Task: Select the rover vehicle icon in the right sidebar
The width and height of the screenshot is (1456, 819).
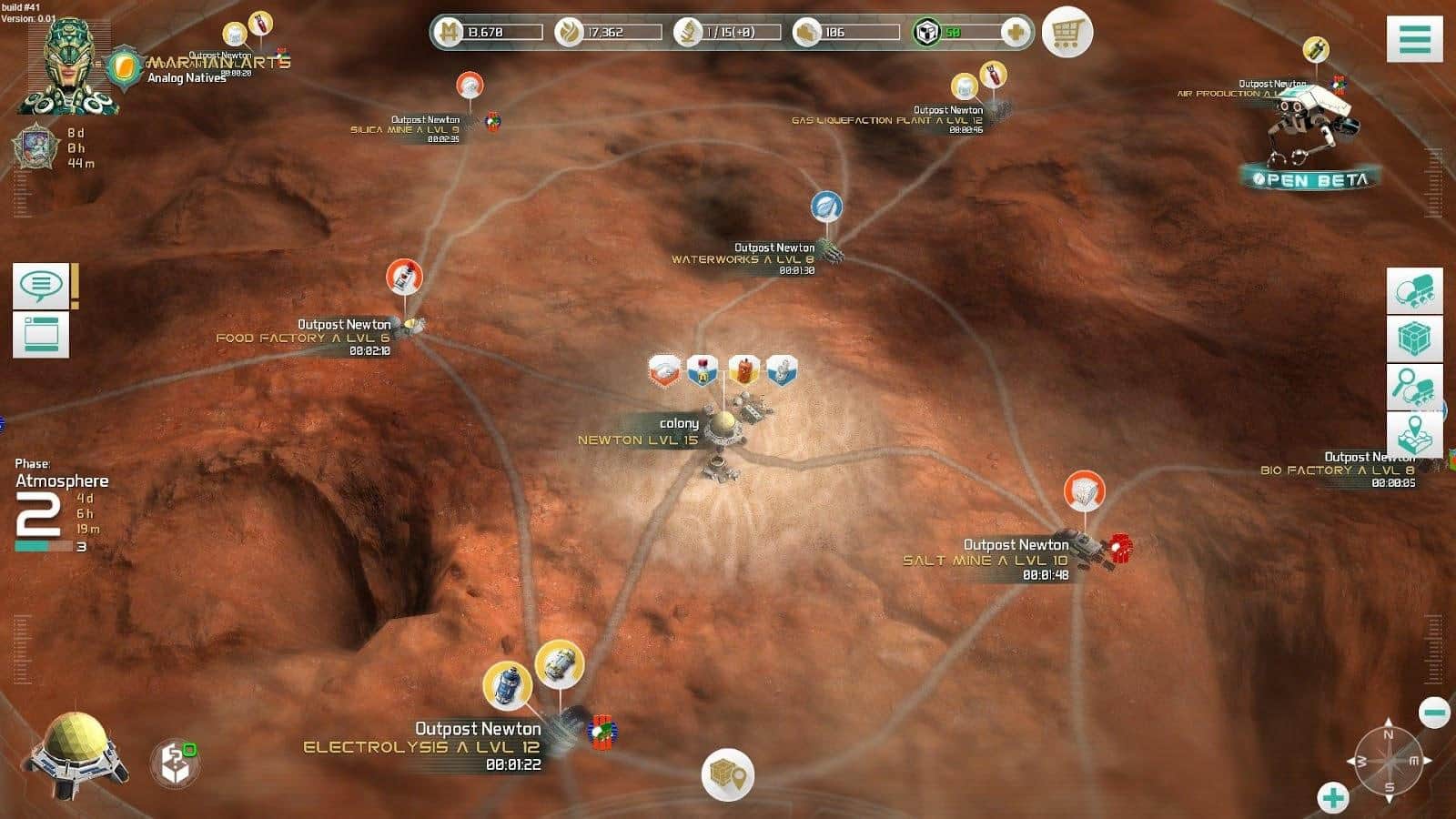Action: (x=1414, y=291)
